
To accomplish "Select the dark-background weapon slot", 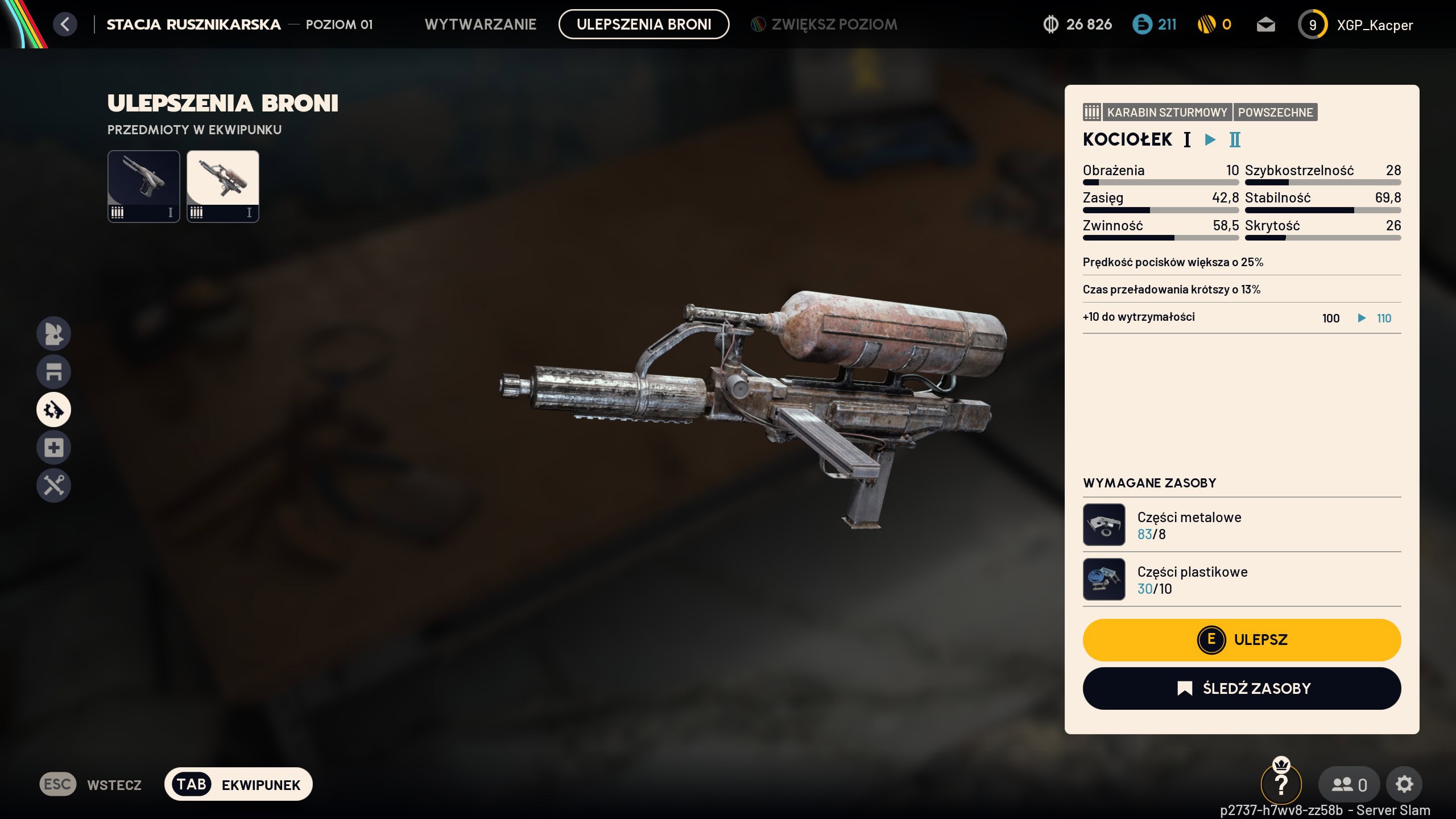I will click(144, 186).
